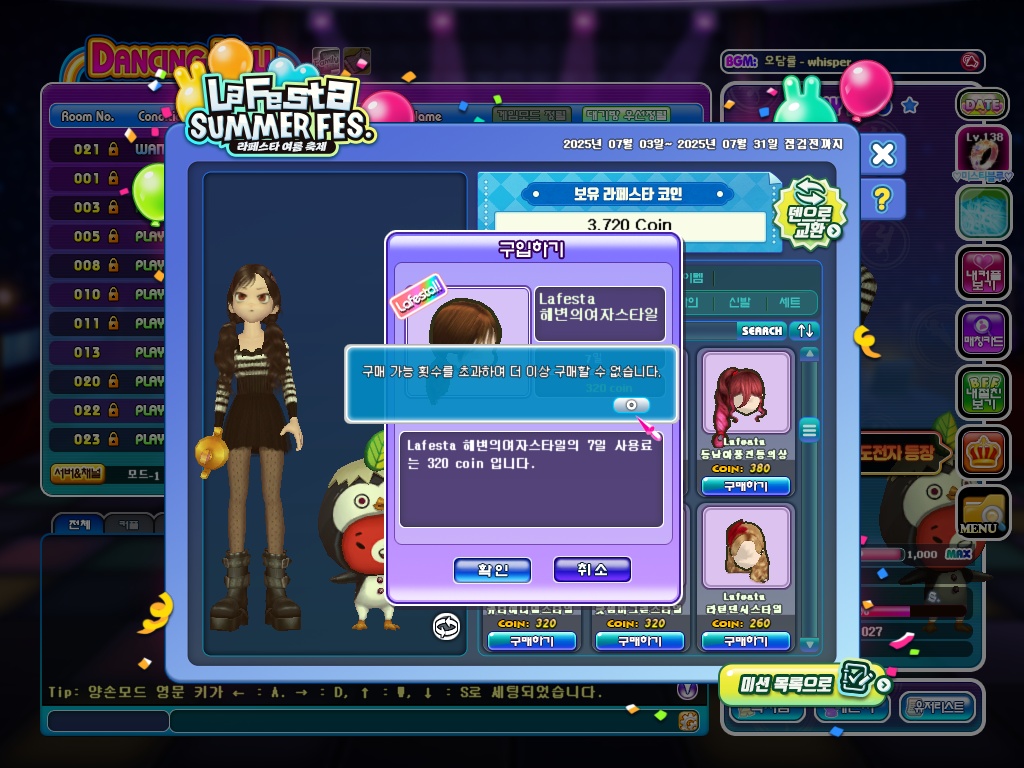Click the SEARCH button in the shop
Viewport: 1024px width, 768px height.
[762, 330]
